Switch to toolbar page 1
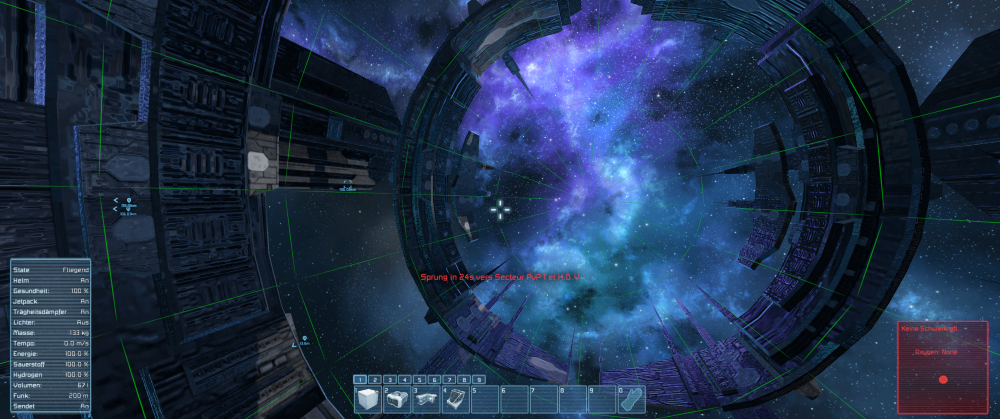The image size is (1000, 419). coord(361,380)
